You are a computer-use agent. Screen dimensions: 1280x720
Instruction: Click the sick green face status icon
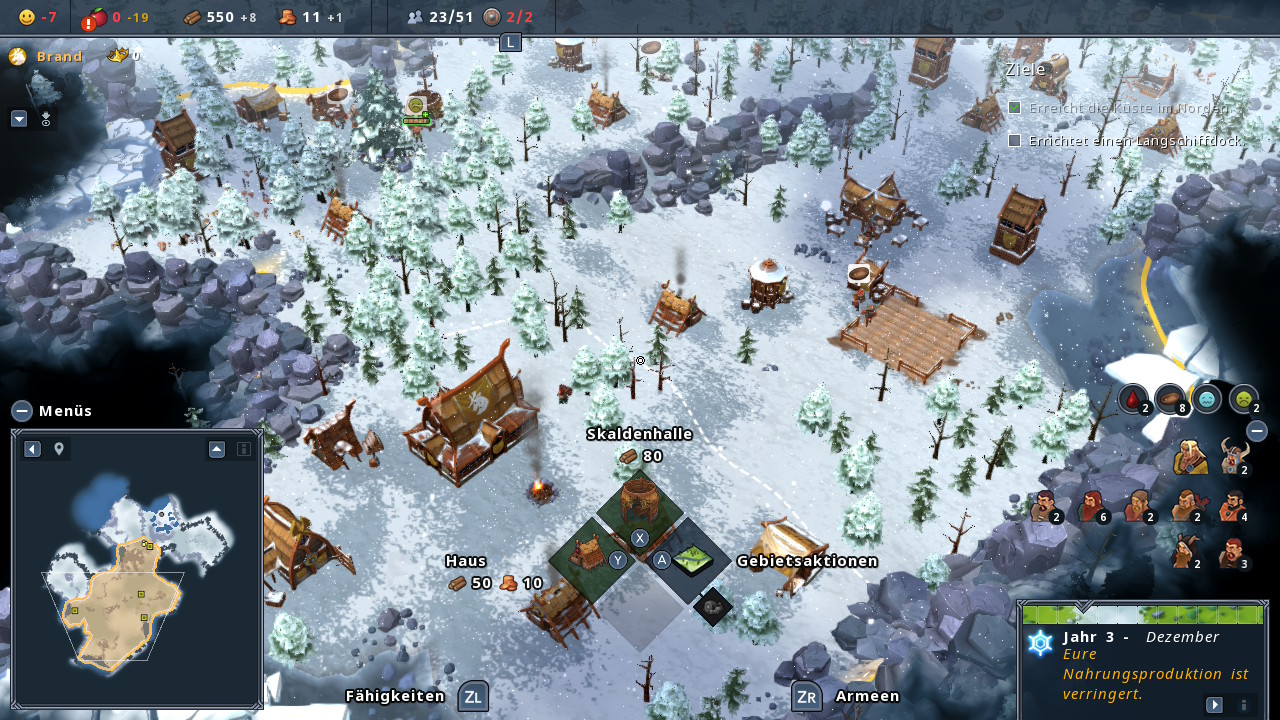point(1243,399)
